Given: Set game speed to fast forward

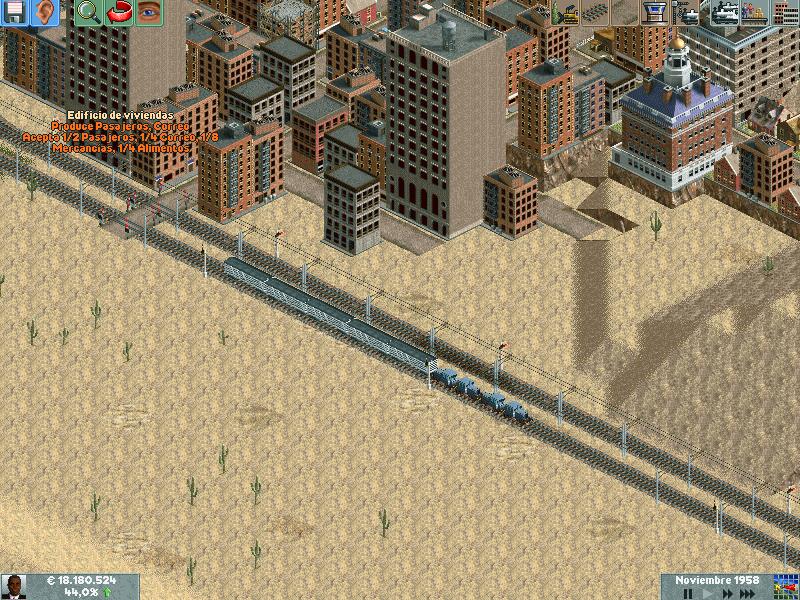Looking at the screenshot, I should pos(728,594).
